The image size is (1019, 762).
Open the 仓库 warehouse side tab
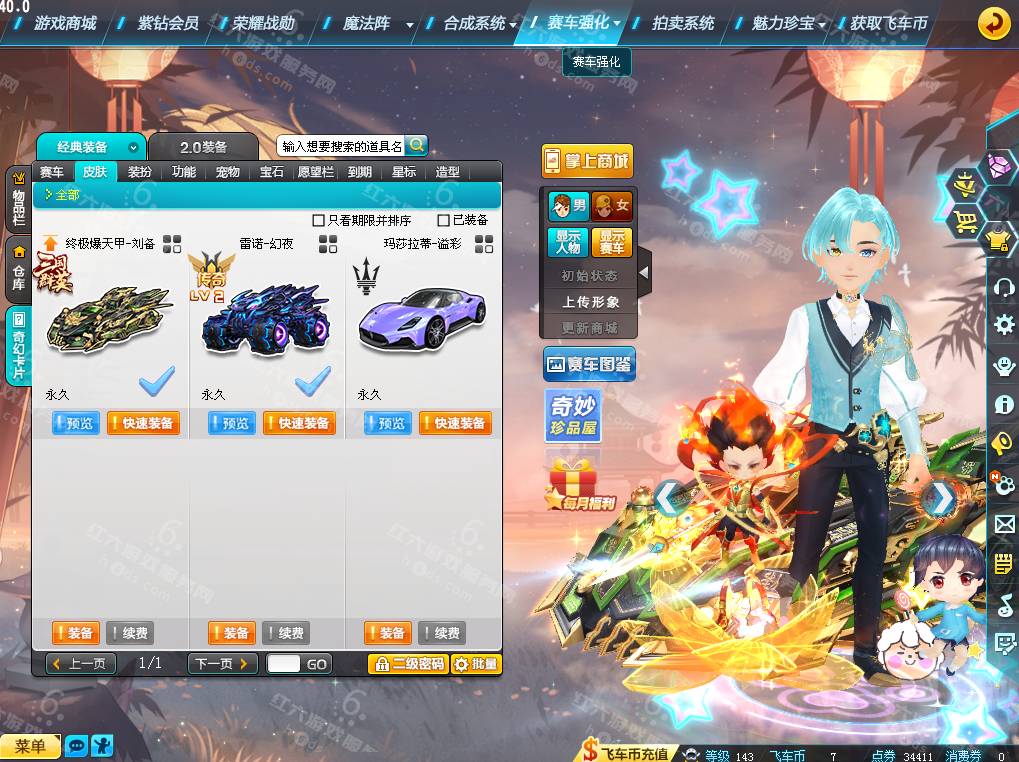[18, 270]
